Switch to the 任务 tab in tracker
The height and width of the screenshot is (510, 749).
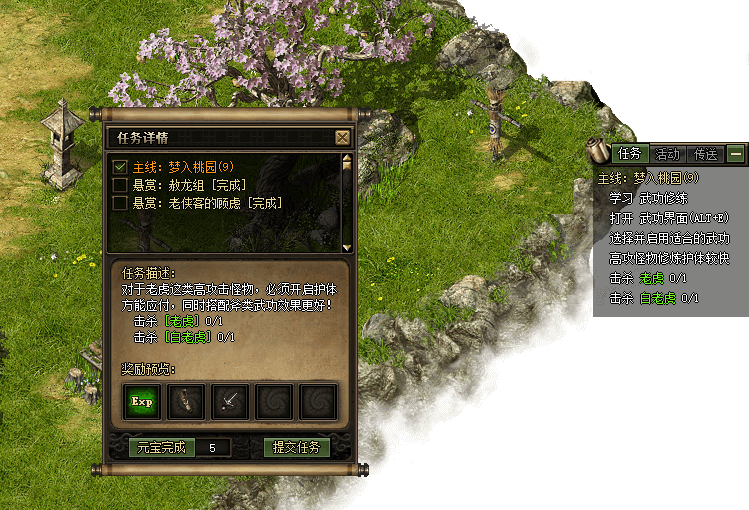[x=629, y=154]
